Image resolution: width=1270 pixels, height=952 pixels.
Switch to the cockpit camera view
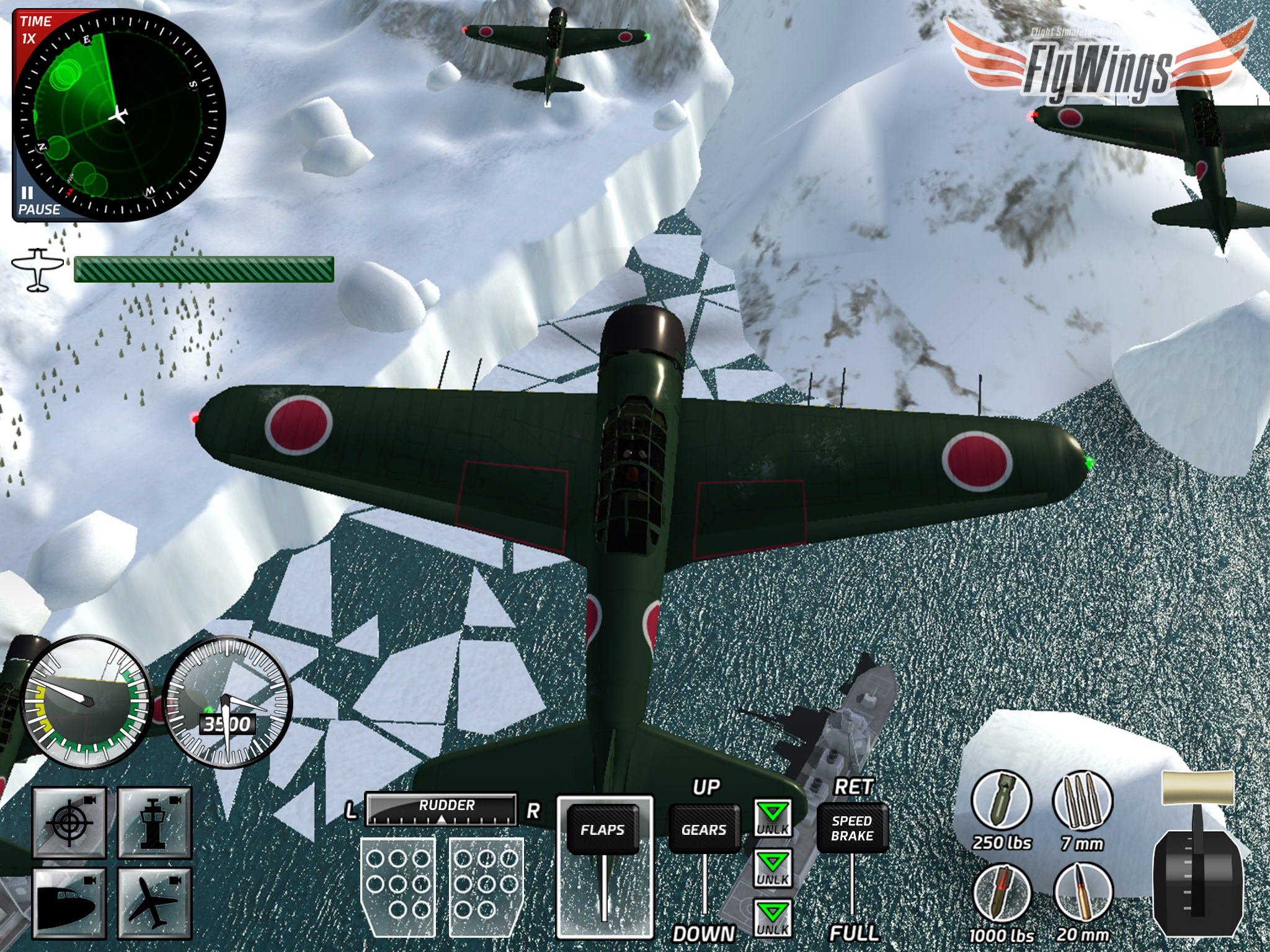click(69, 902)
